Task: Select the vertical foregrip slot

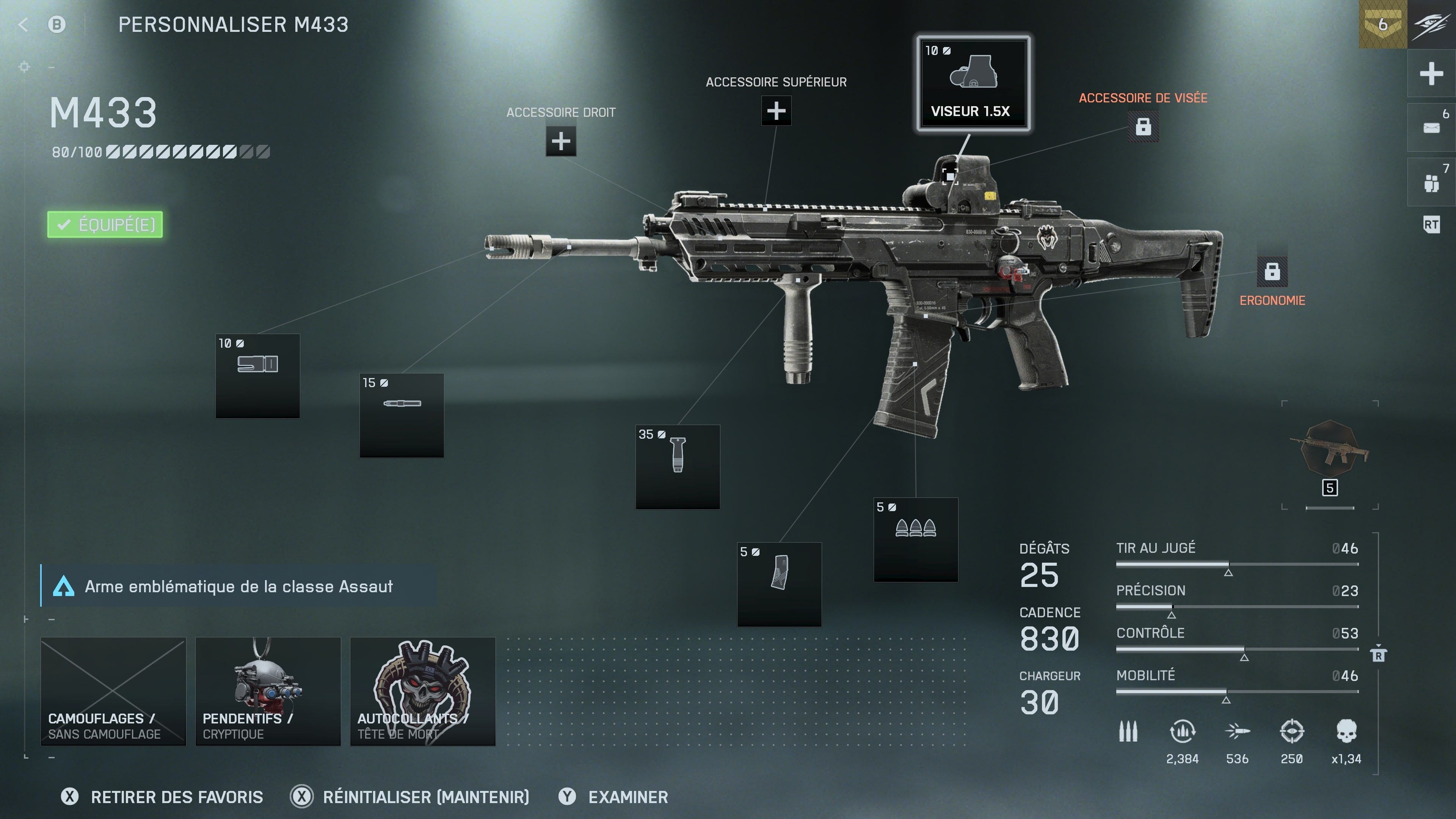Action: point(678,467)
